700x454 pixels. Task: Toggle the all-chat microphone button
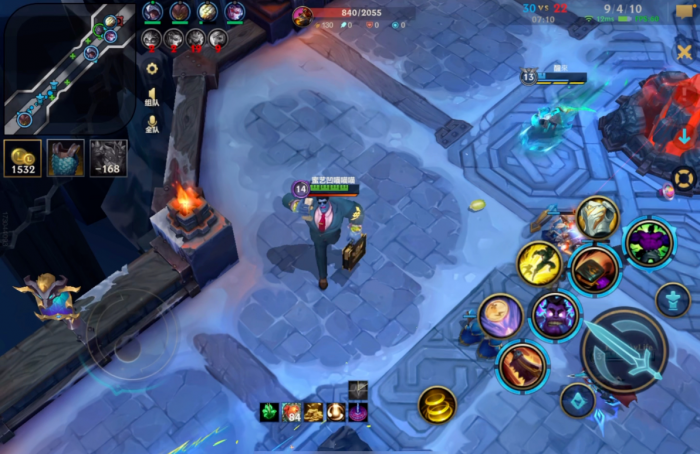pos(152,124)
